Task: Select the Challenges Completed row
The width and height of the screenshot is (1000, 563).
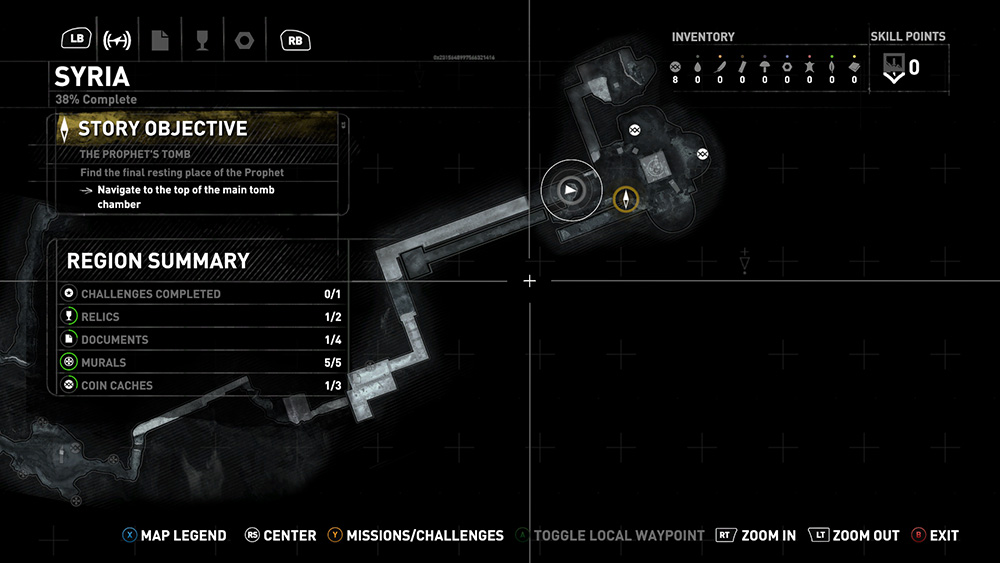Action: pyautogui.click(x=198, y=294)
